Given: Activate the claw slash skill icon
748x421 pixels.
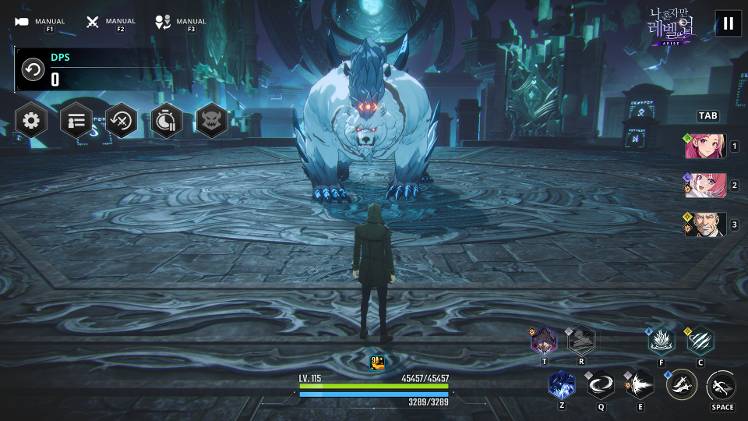Looking at the screenshot, I should (700, 341).
